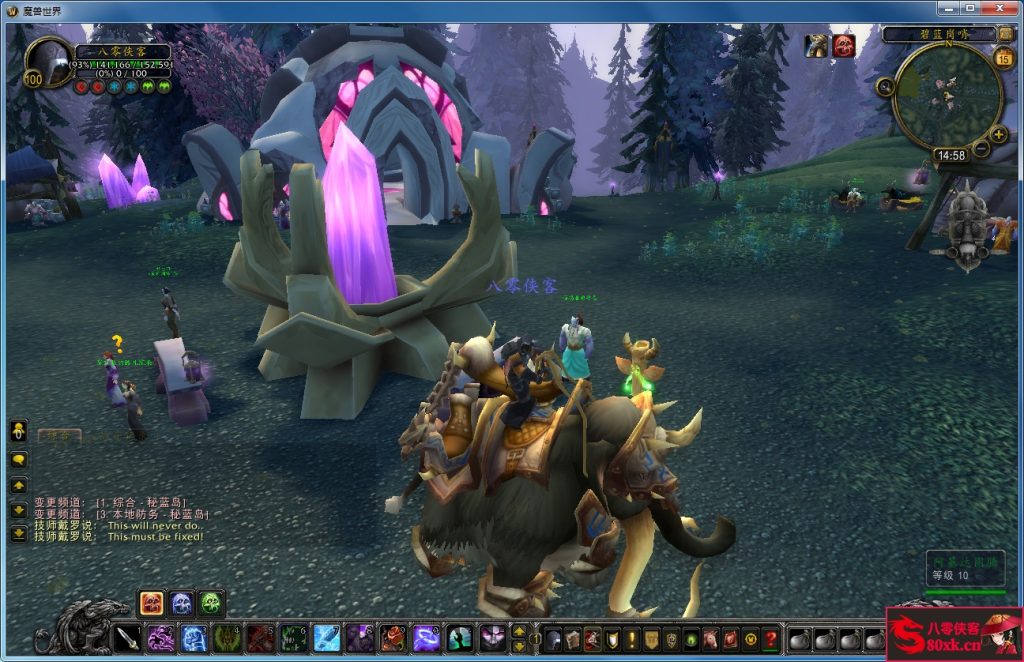The width and height of the screenshot is (1024, 662).
Task: Click the red skull buff icon
Action: [x=844, y=46]
